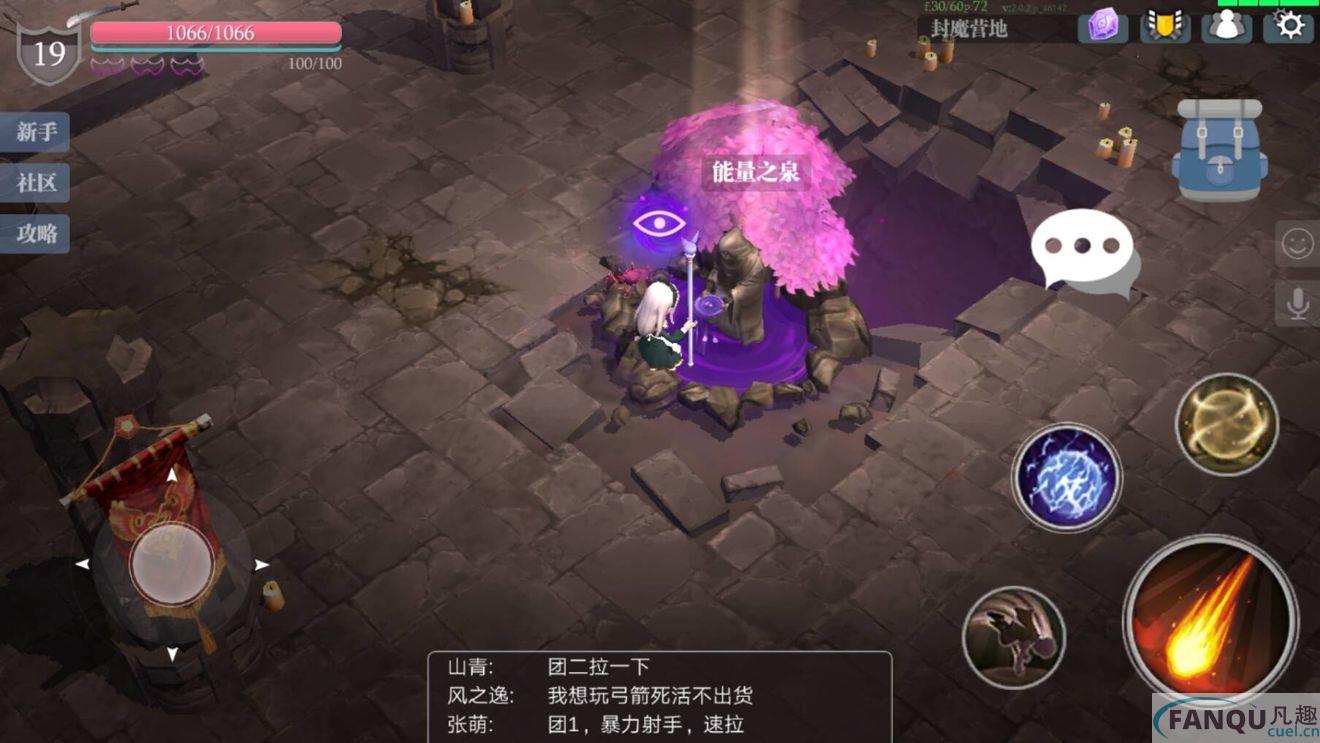The height and width of the screenshot is (743, 1320).
Task: Open the social/friends panel
Action: point(1227,26)
